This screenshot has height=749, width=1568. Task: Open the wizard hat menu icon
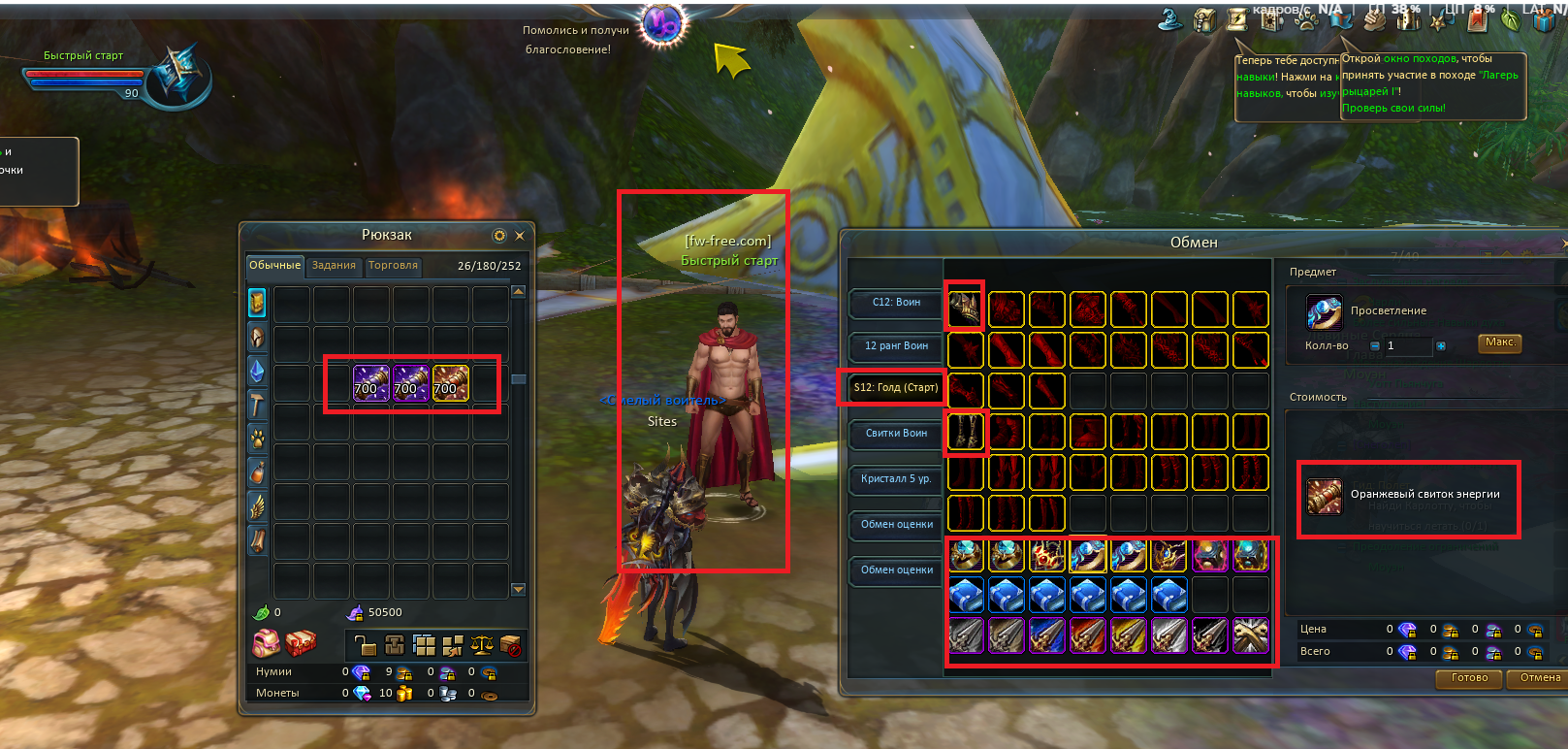click(x=1171, y=19)
